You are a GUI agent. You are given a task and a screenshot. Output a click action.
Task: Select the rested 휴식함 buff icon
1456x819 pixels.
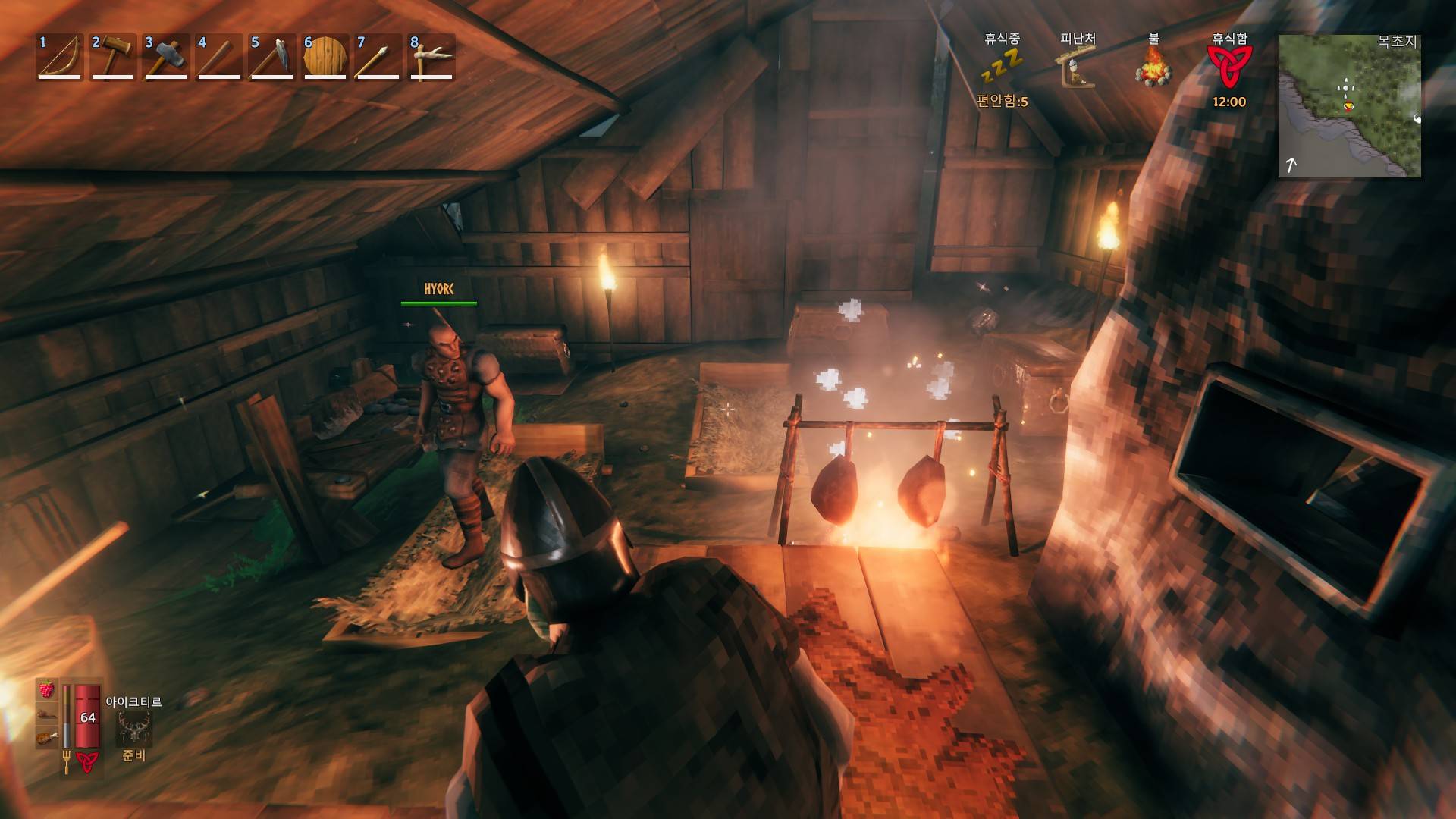(1229, 67)
